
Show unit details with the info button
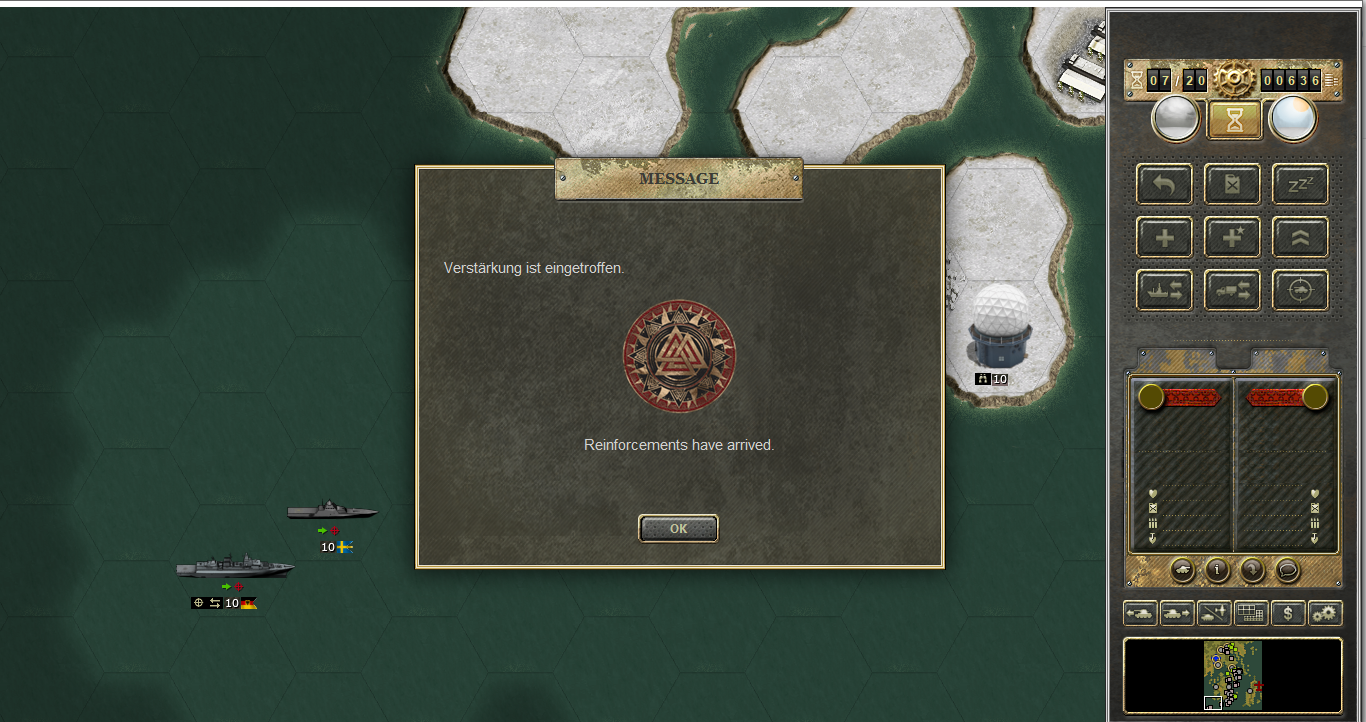tap(1216, 570)
